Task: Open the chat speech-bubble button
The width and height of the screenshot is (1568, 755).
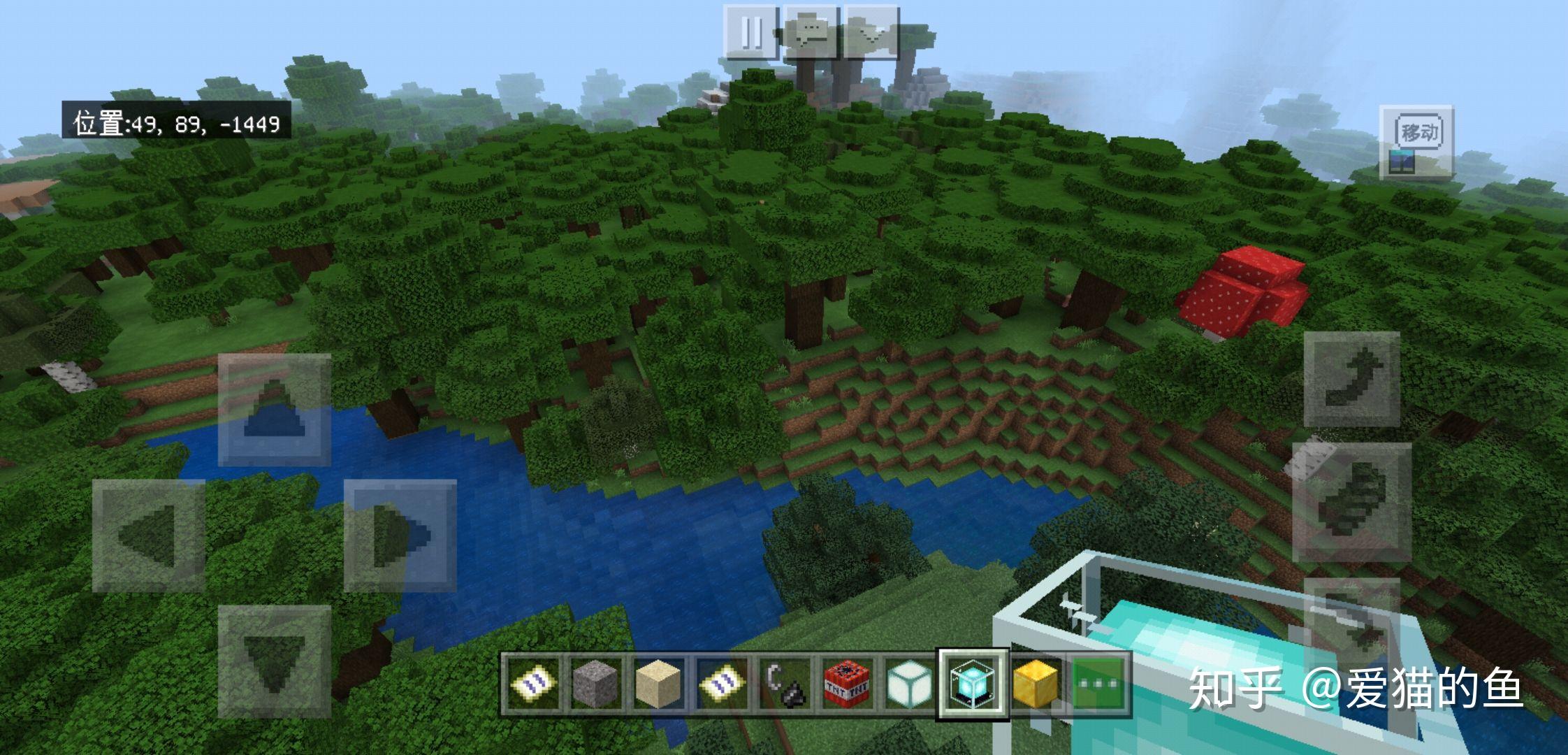Action: point(811,32)
